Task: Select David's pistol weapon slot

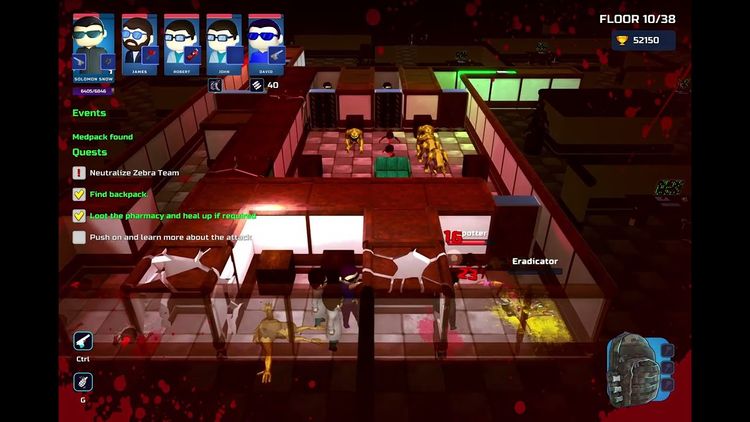Action: 275,54
